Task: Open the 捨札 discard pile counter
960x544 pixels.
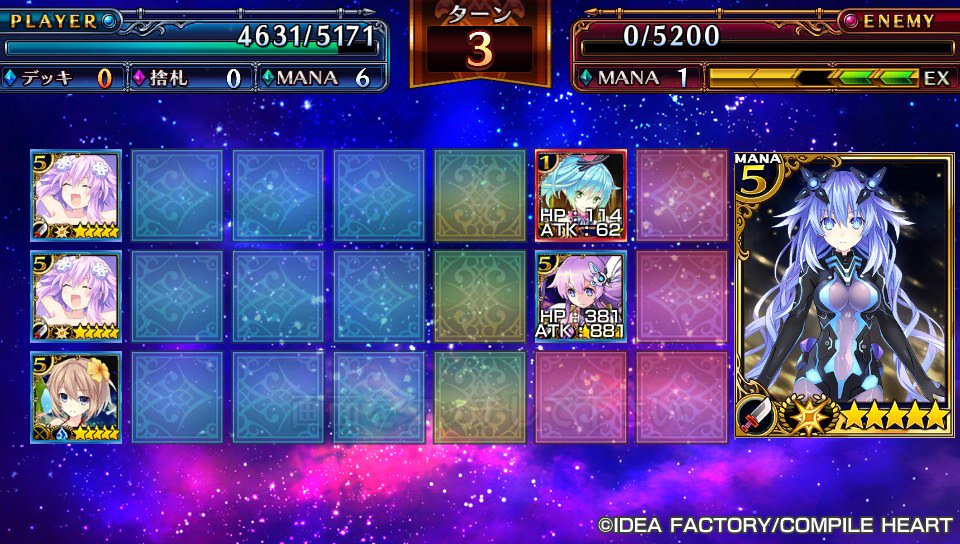Action: click(188, 78)
